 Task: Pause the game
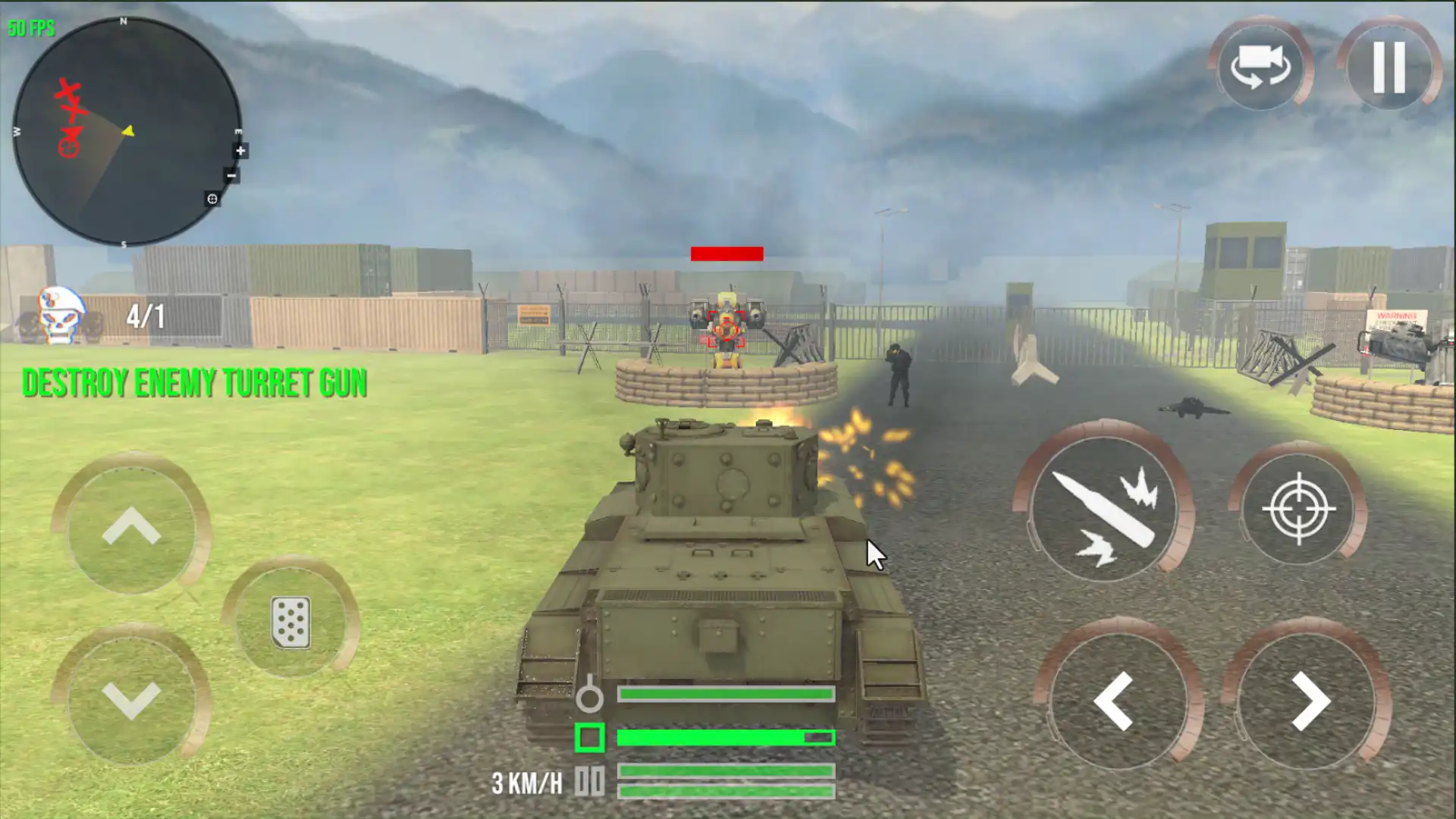point(1389,67)
